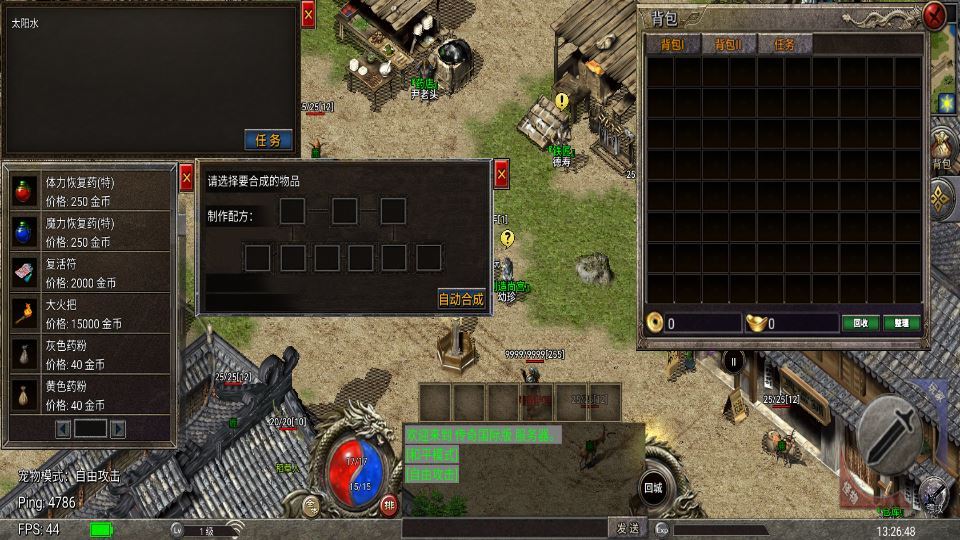Sort the bag with the 整理 button
This screenshot has width=960, height=540.
pyautogui.click(x=901, y=323)
